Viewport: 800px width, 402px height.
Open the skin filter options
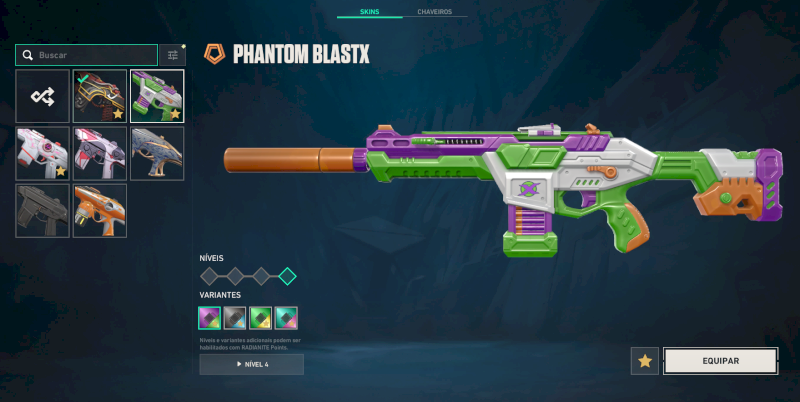tap(172, 55)
